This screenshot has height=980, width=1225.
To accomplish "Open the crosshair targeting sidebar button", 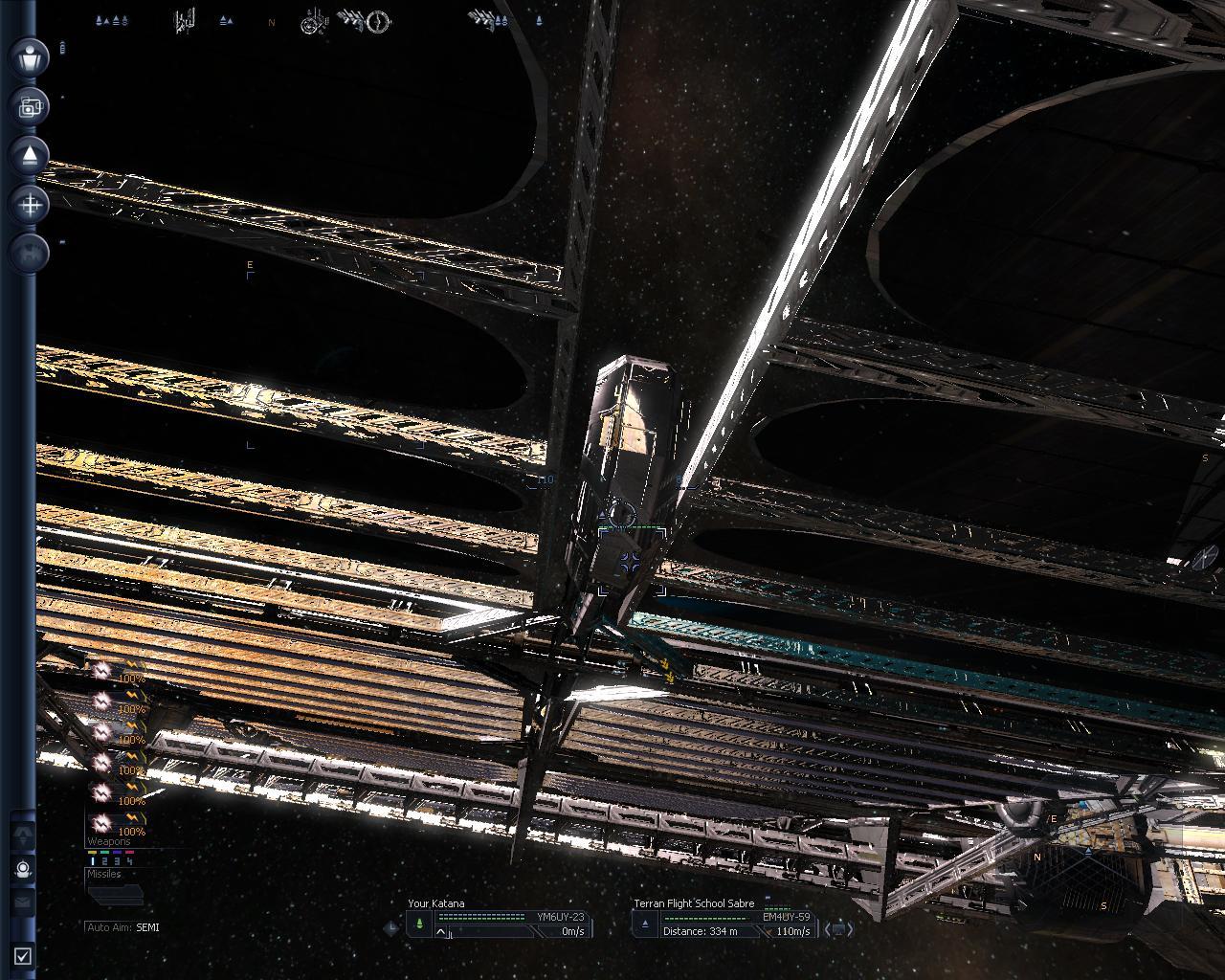I will [31, 204].
